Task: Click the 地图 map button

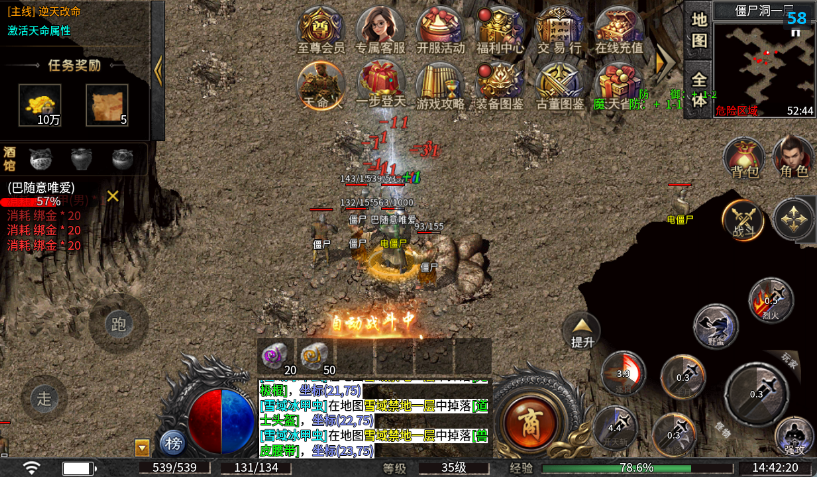Action: (x=699, y=30)
